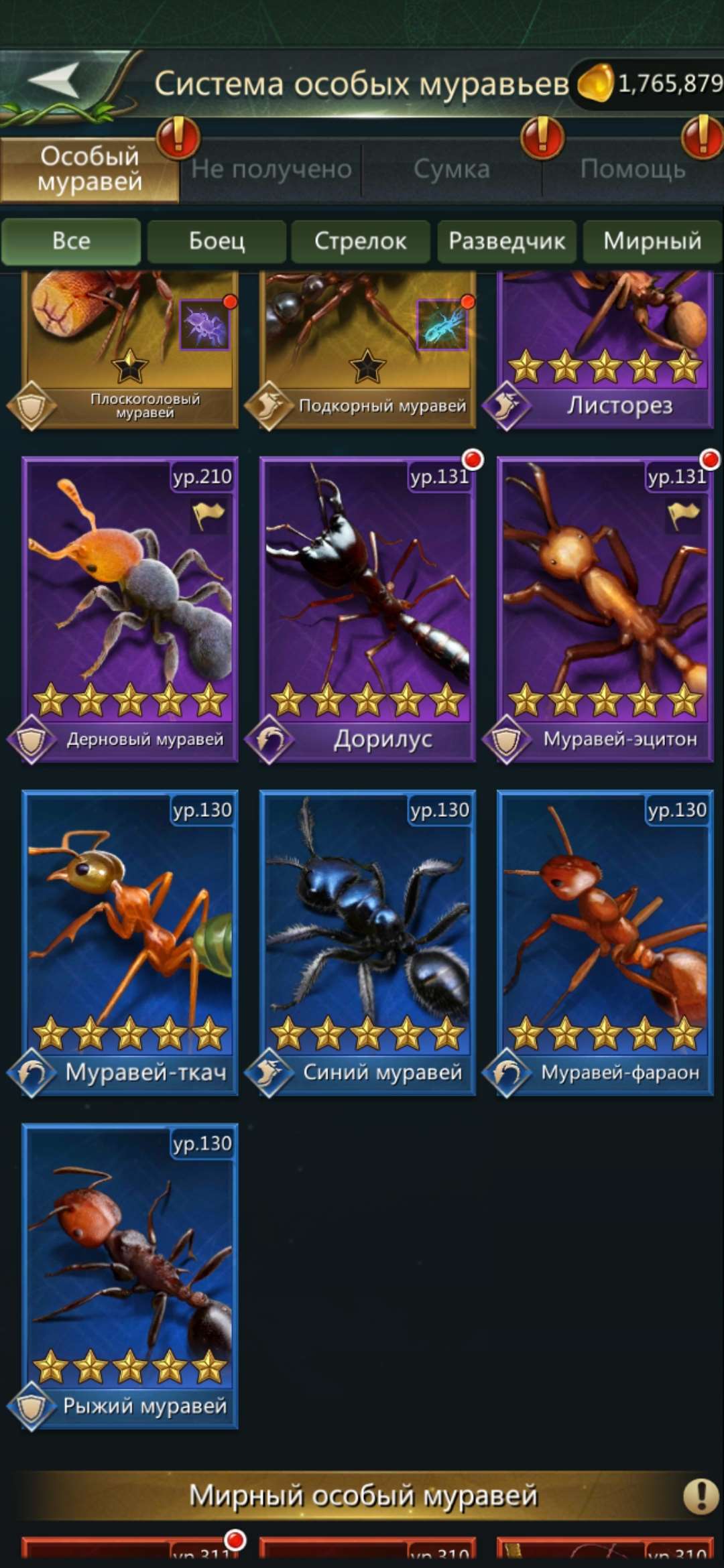
Task: Open the Помощь tab
Action: pos(633,169)
